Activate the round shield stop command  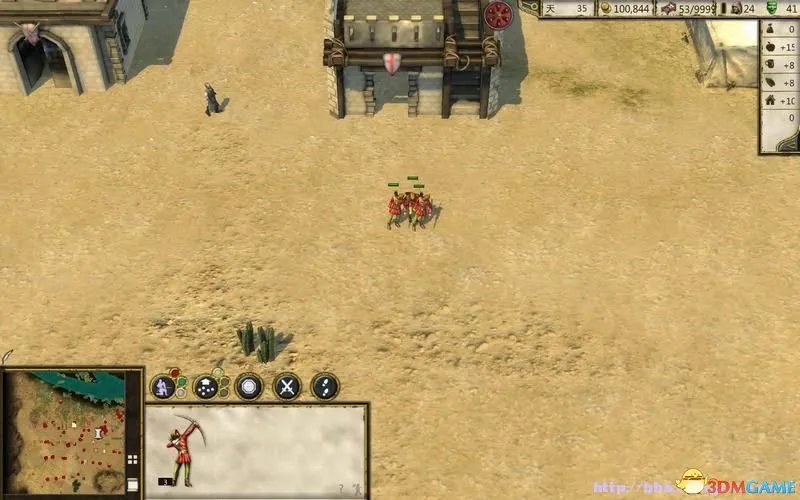[248, 387]
